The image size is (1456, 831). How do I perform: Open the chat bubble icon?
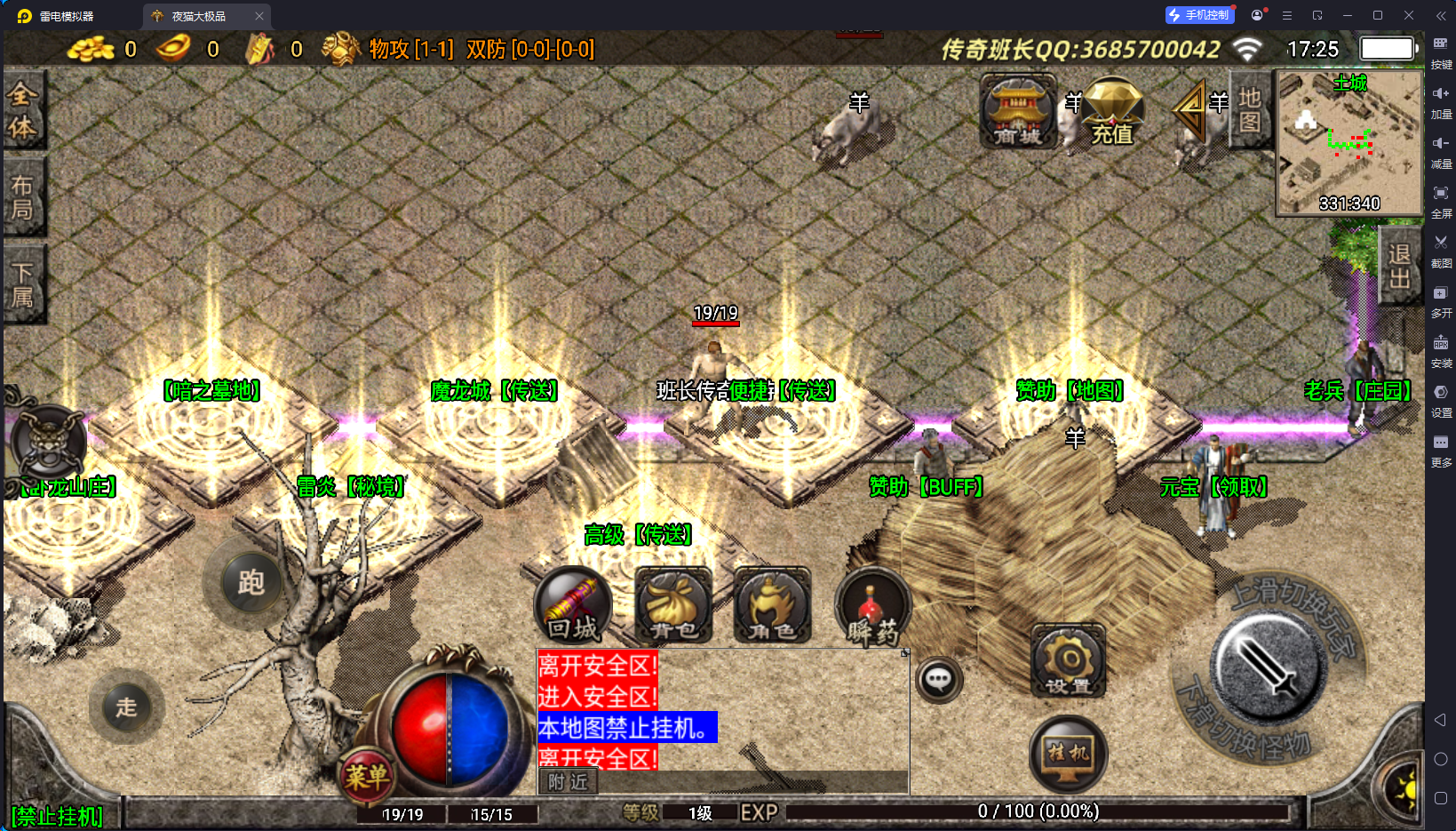coord(939,679)
